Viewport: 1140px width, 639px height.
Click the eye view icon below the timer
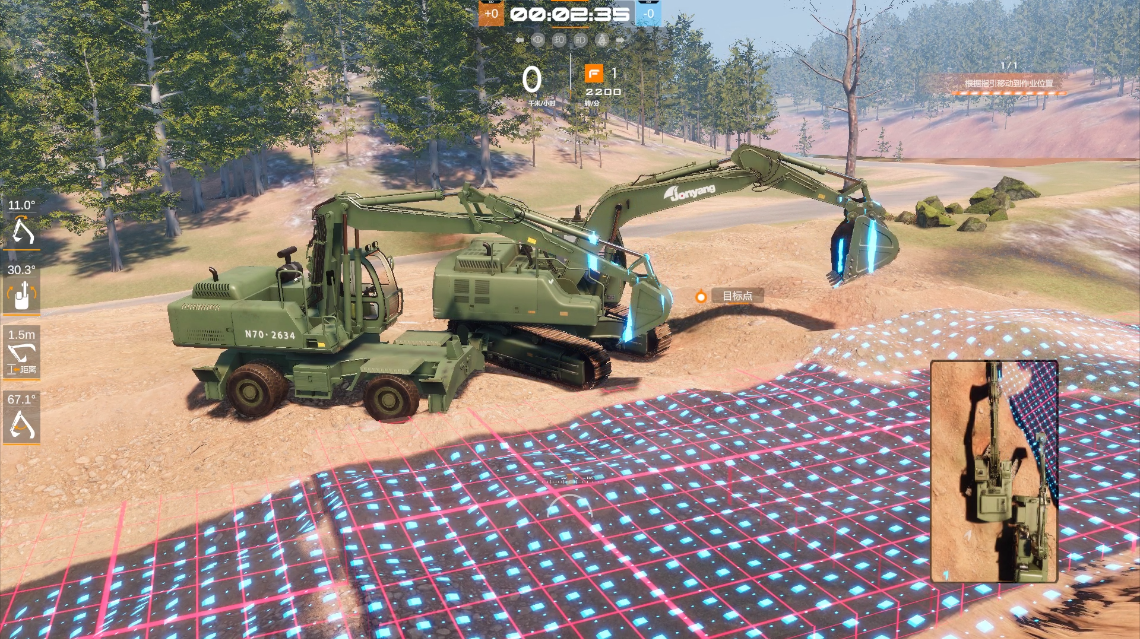[x=538, y=40]
